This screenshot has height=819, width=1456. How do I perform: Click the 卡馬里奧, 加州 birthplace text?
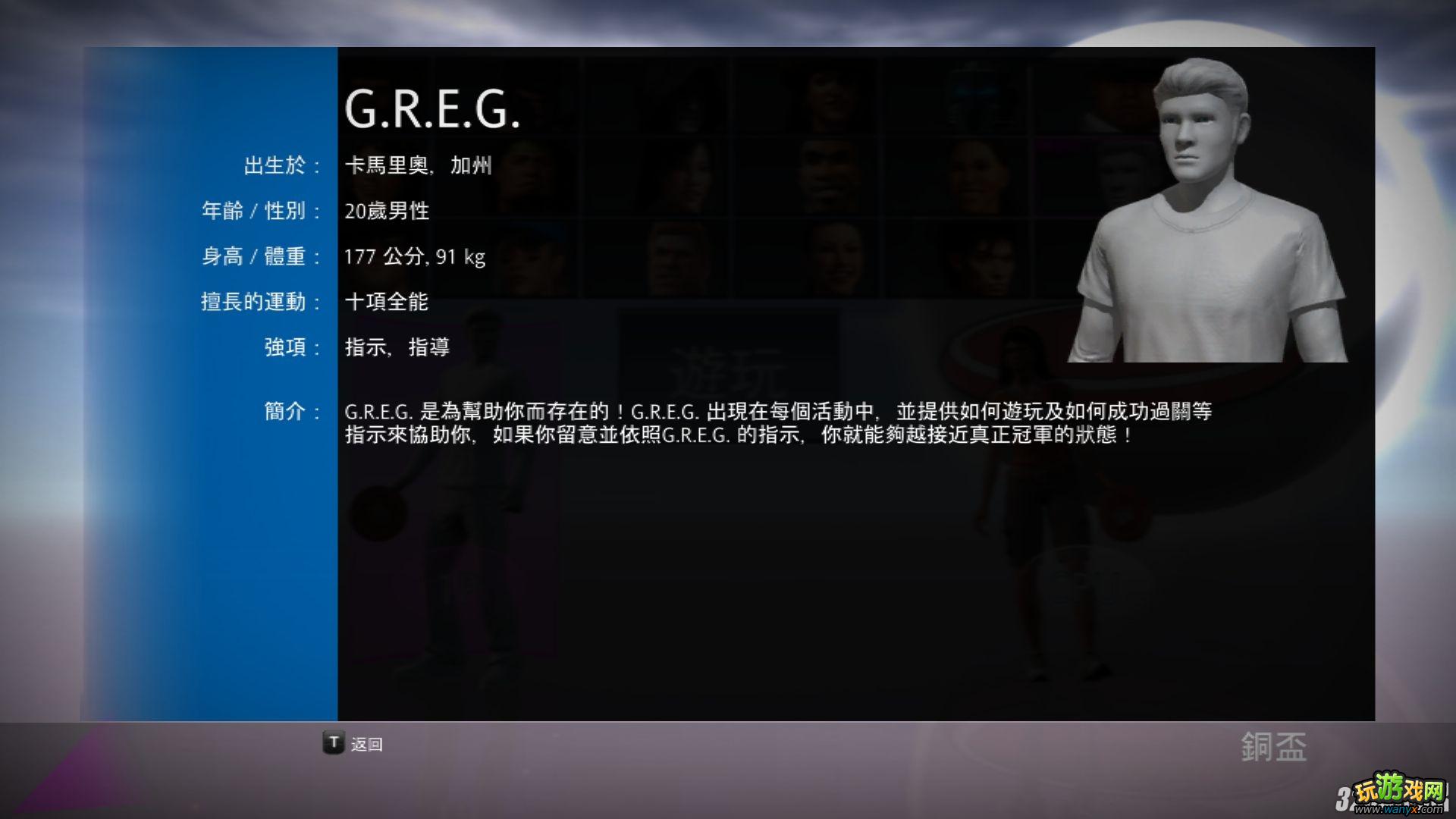pyautogui.click(x=417, y=165)
